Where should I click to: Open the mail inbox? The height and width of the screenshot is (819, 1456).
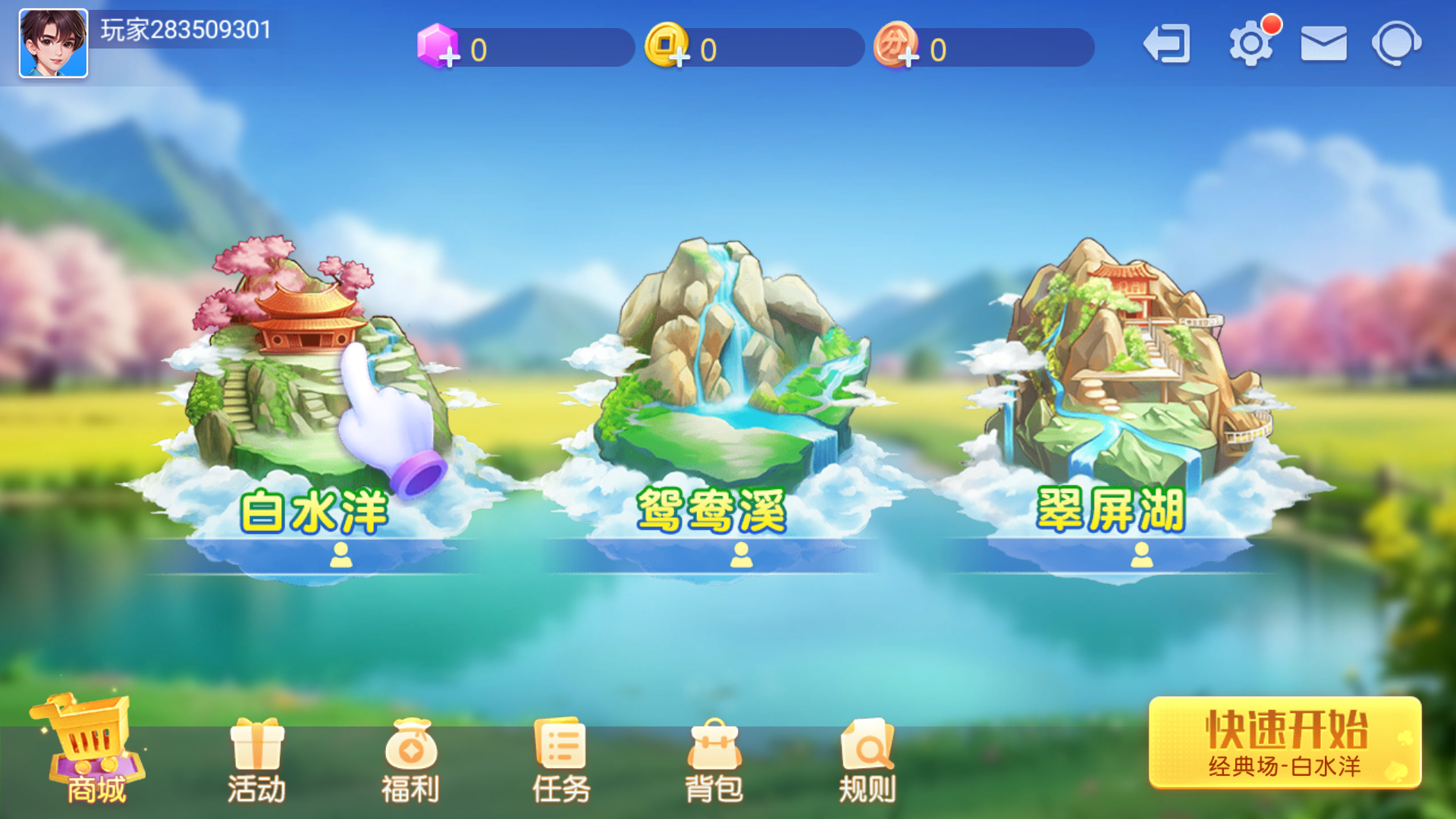coord(1323,43)
